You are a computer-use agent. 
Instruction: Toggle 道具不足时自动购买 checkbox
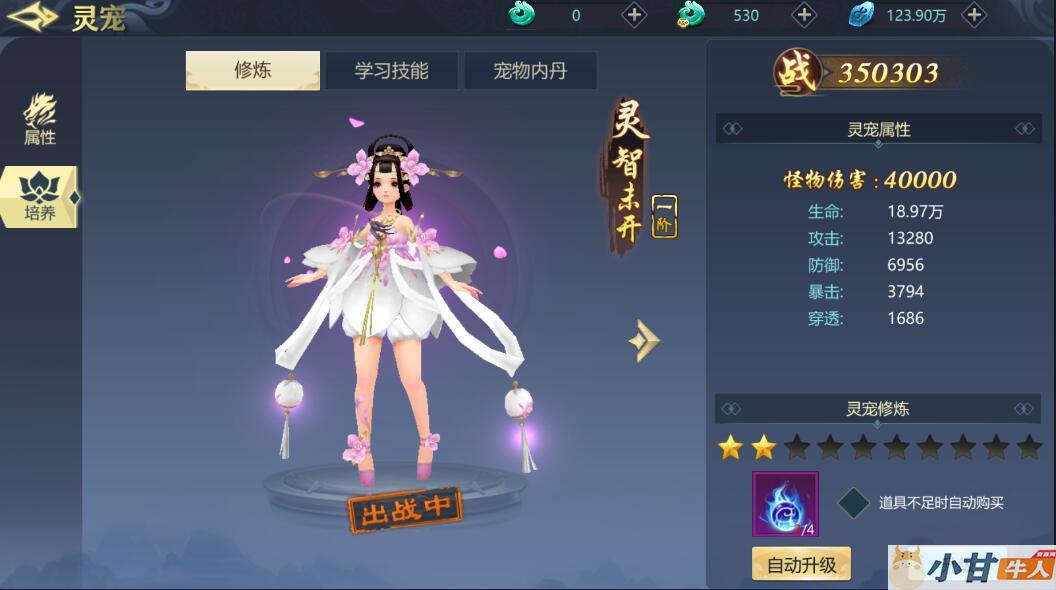(x=853, y=503)
